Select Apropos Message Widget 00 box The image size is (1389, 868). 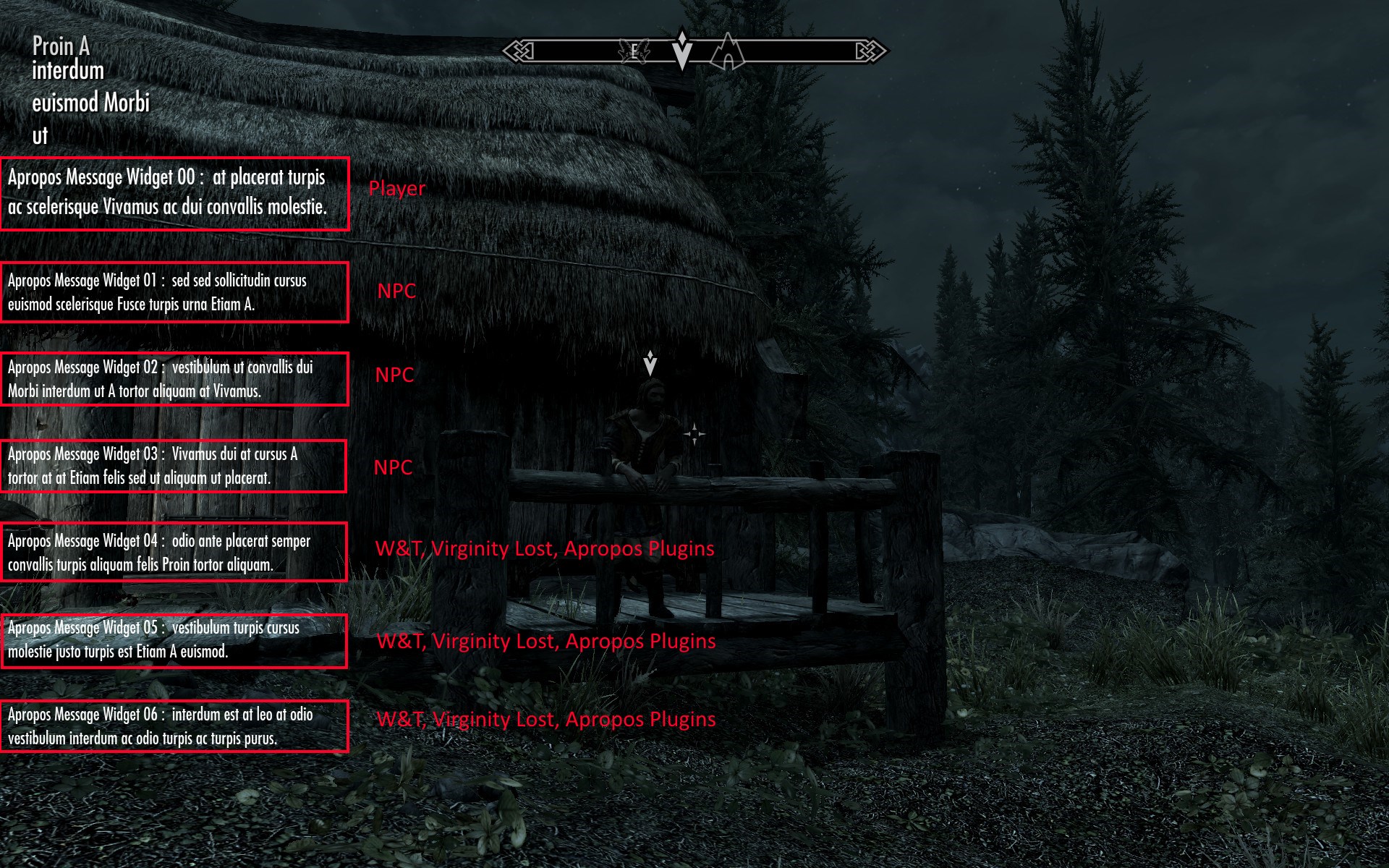[x=175, y=194]
